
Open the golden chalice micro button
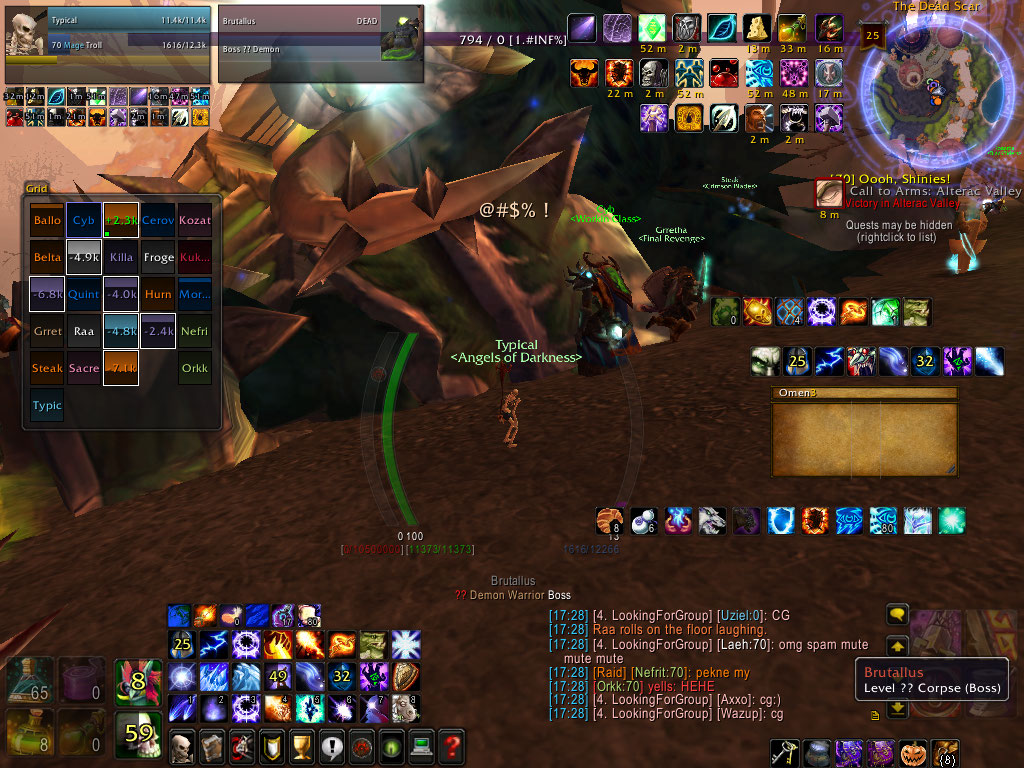(x=301, y=745)
